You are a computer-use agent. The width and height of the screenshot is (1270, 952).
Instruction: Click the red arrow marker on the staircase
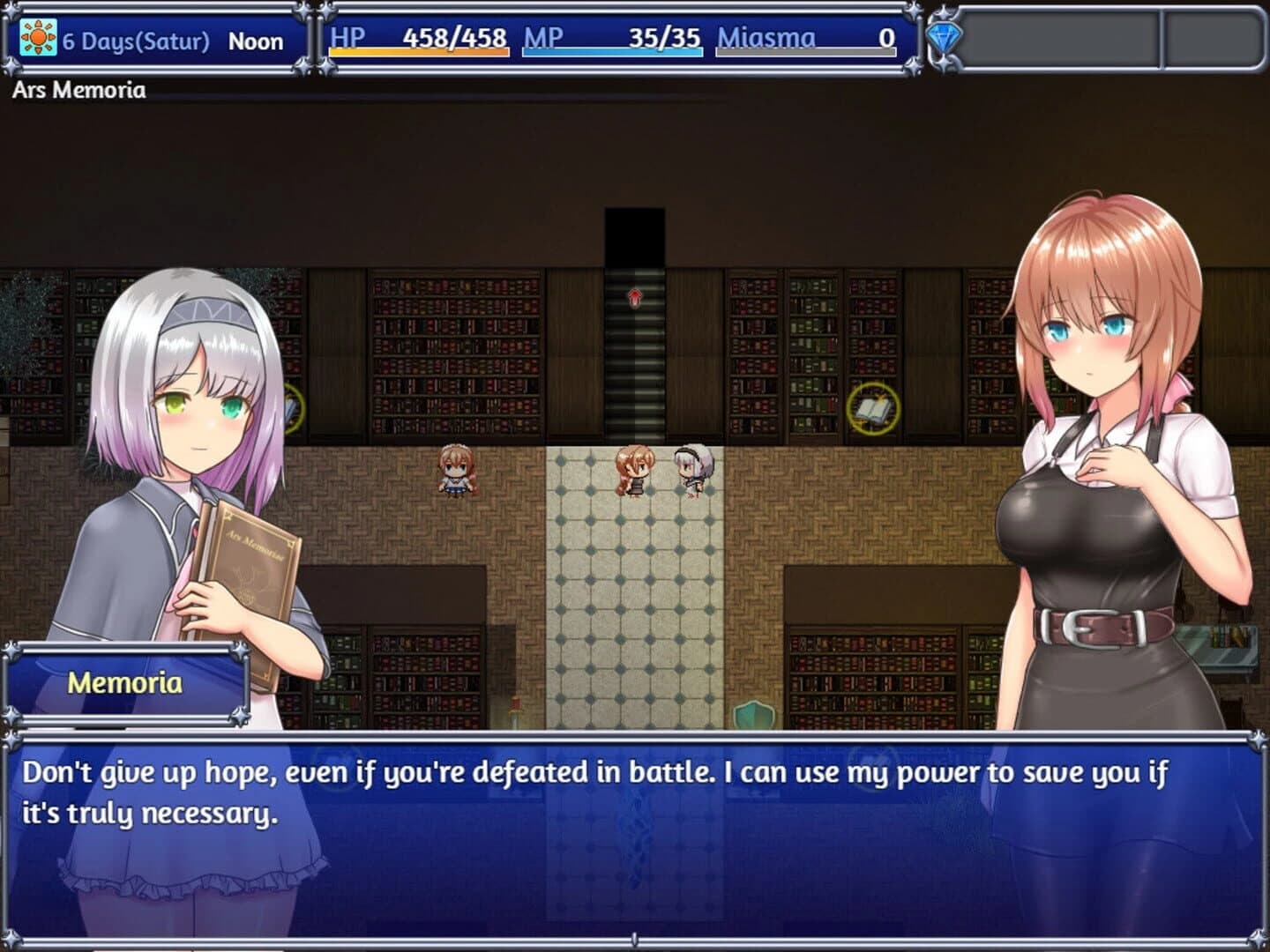click(633, 298)
